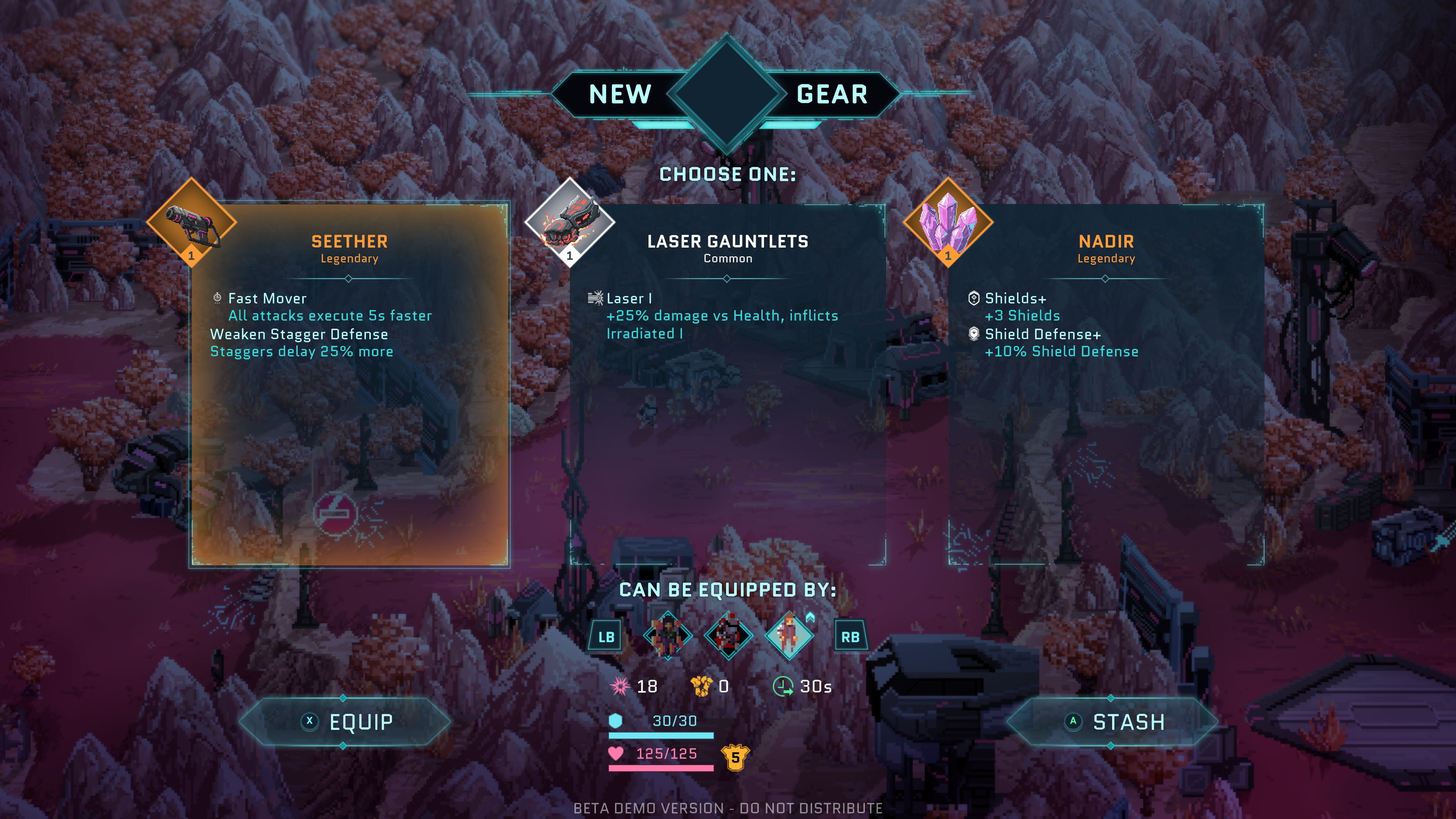Pick the Nadir legendary crystal card
The width and height of the screenshot is (1456, 819).
1106,384
